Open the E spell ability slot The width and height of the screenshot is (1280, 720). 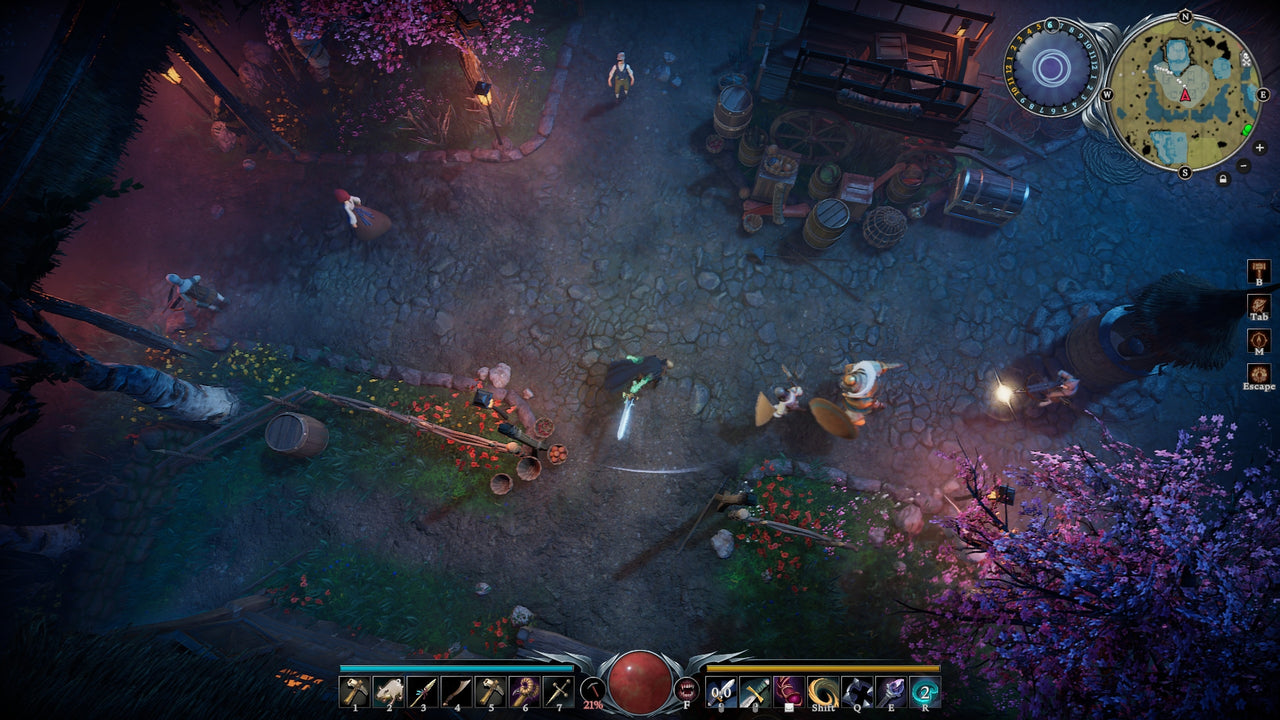coord(892,690)
